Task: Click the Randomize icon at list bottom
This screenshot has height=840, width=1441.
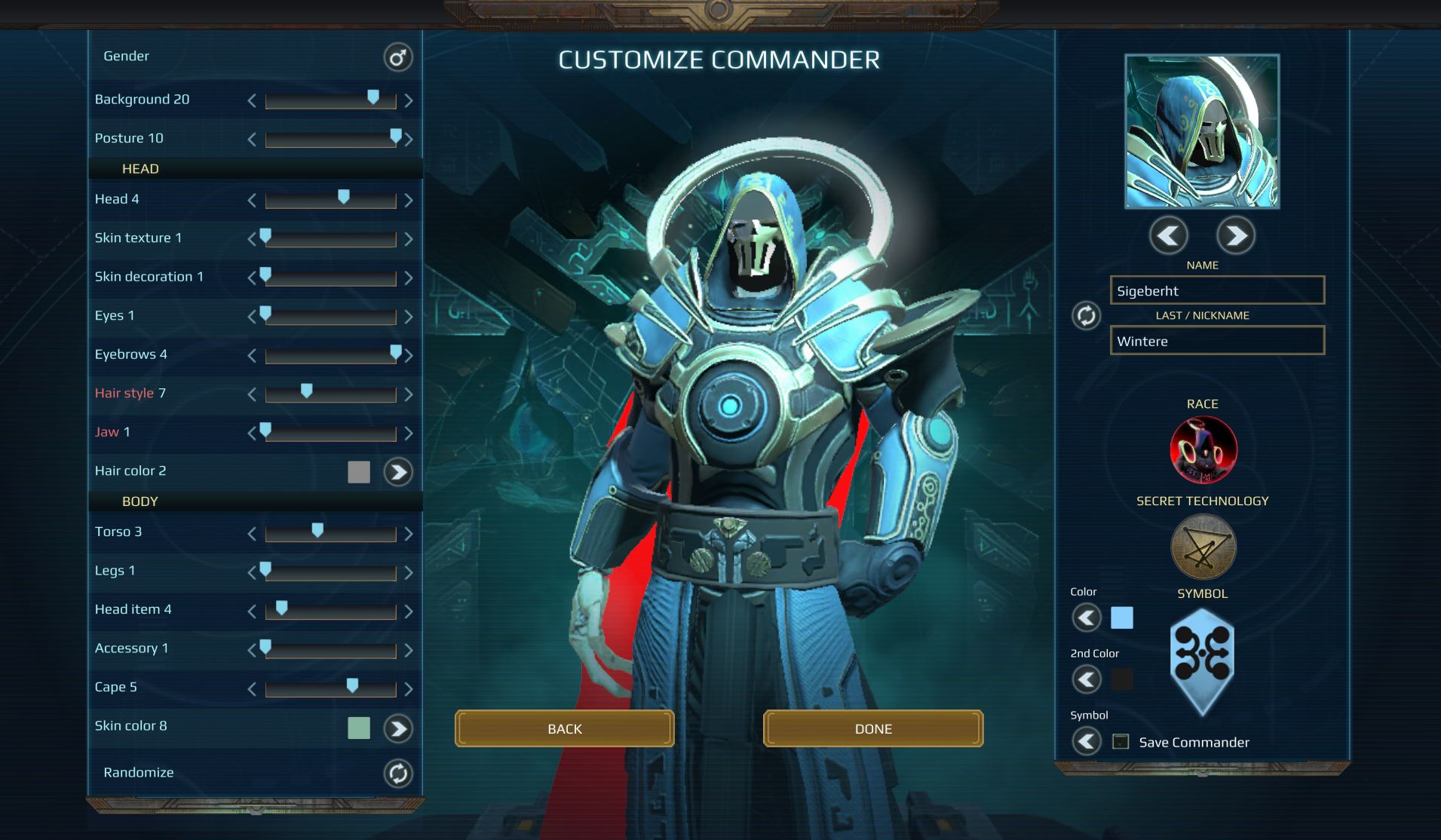Action: point(398,772)
